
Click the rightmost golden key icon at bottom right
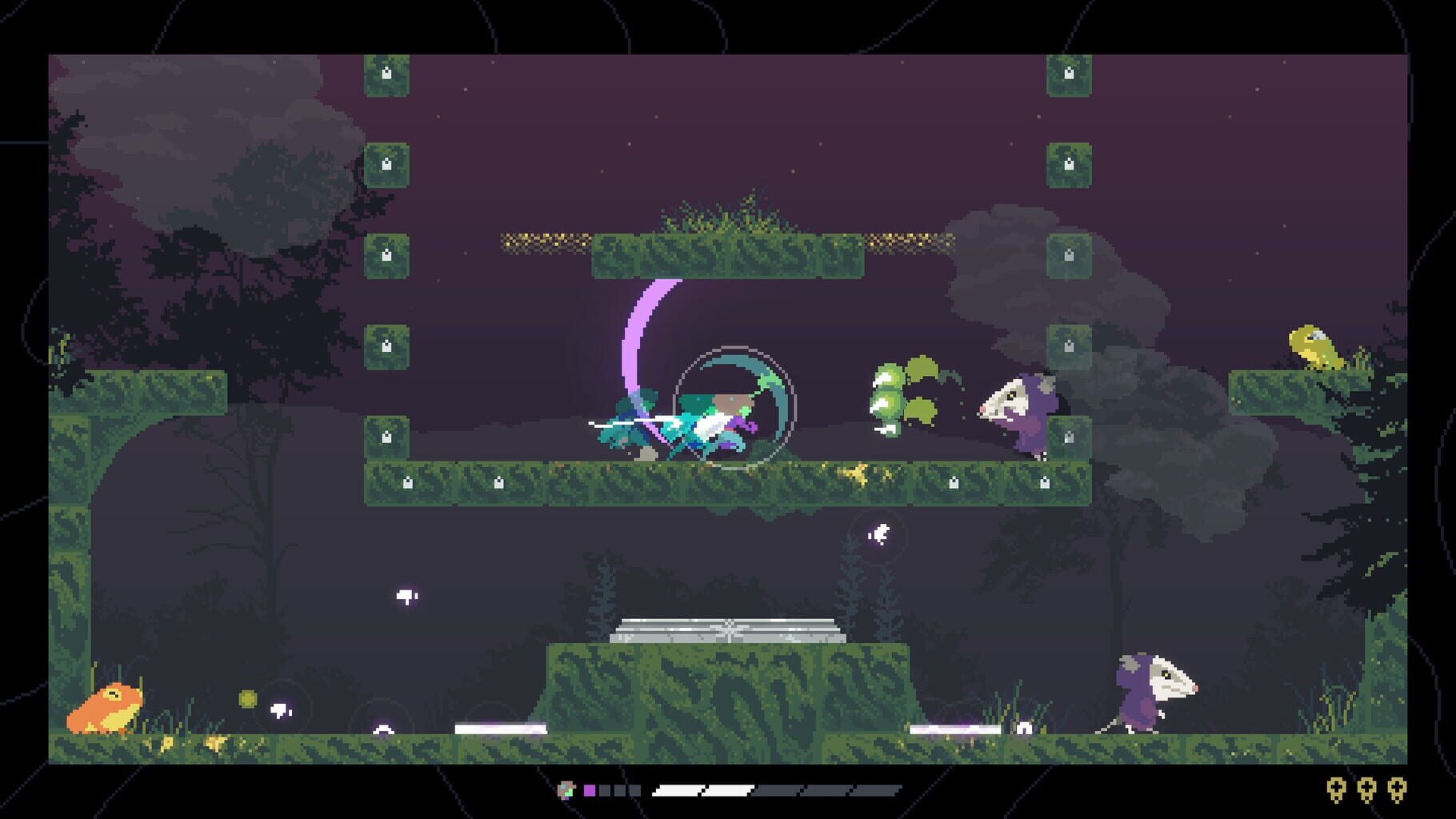1398,789
